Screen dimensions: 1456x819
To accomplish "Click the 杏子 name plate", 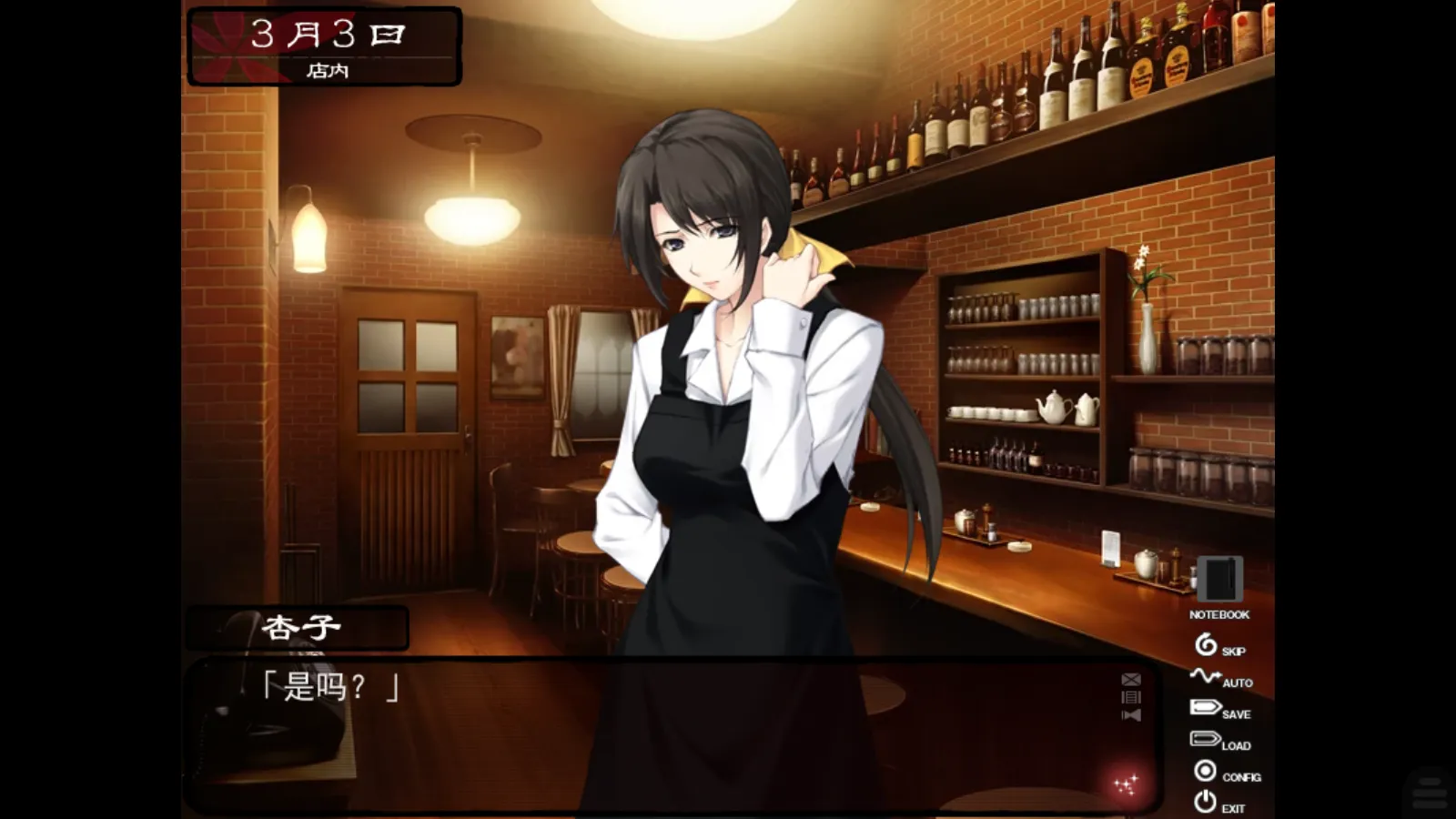I will click(298, 626).
